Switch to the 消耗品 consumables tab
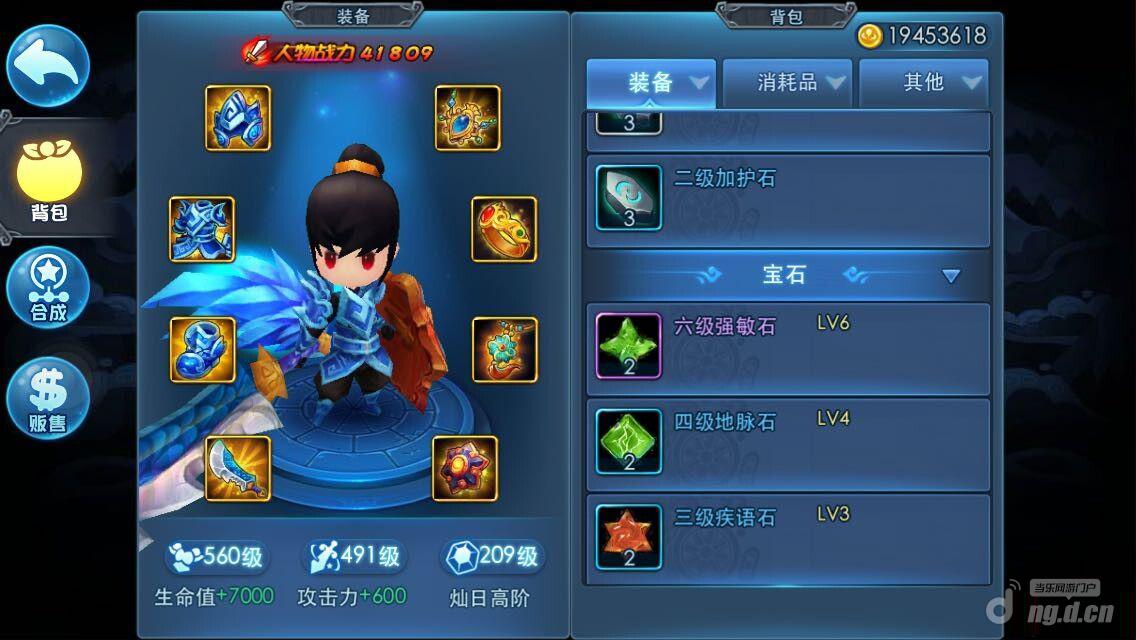The height and width of the screenshot is (640, 1136). pyautogui.click(x=788, y=83)
